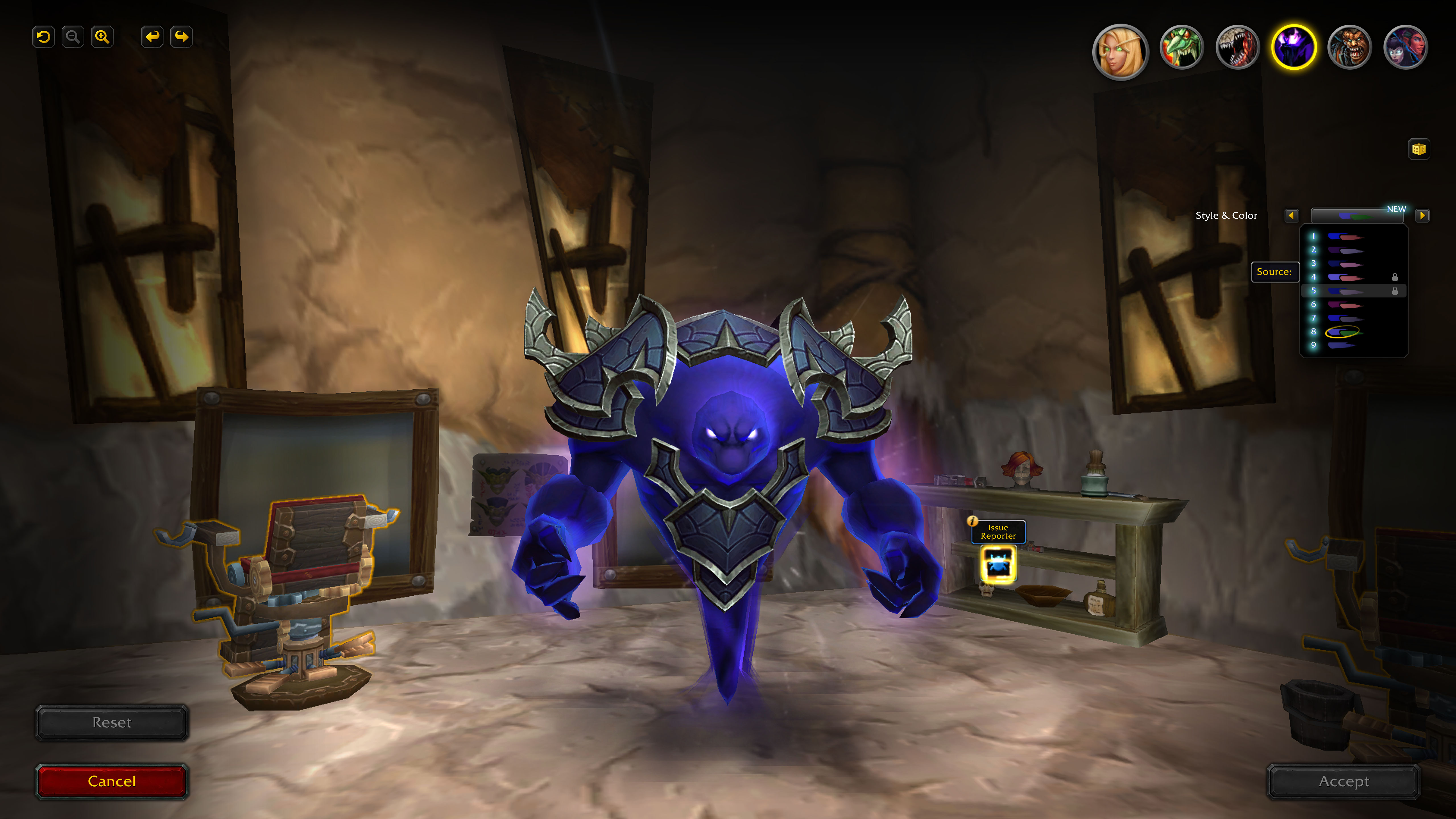The width and height of the screenshot is (1456, 819).
Task: Click the zoom-in magnifier icon
Action: click(x=102, y=36)
